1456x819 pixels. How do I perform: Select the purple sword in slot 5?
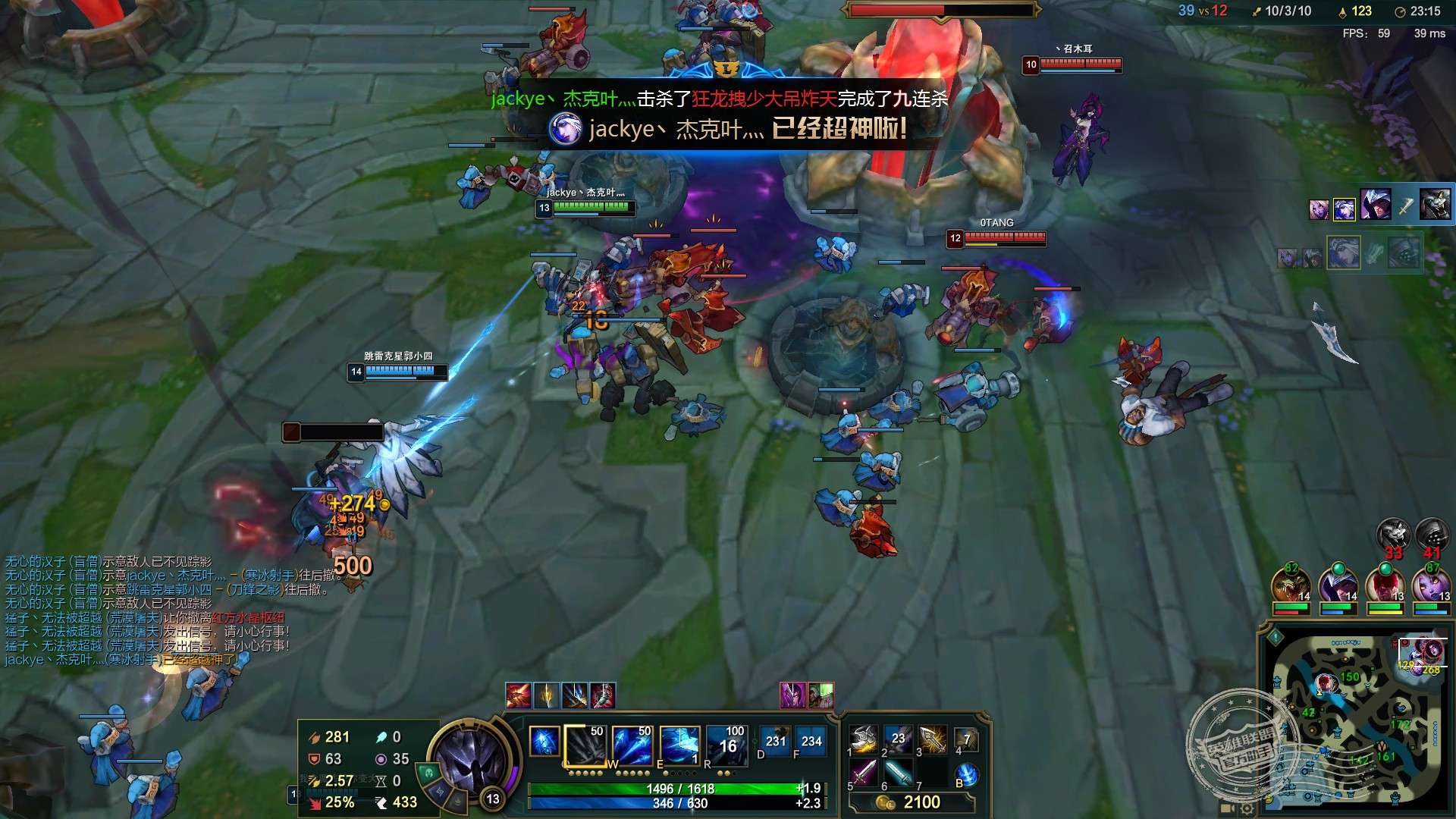point(864,773)
